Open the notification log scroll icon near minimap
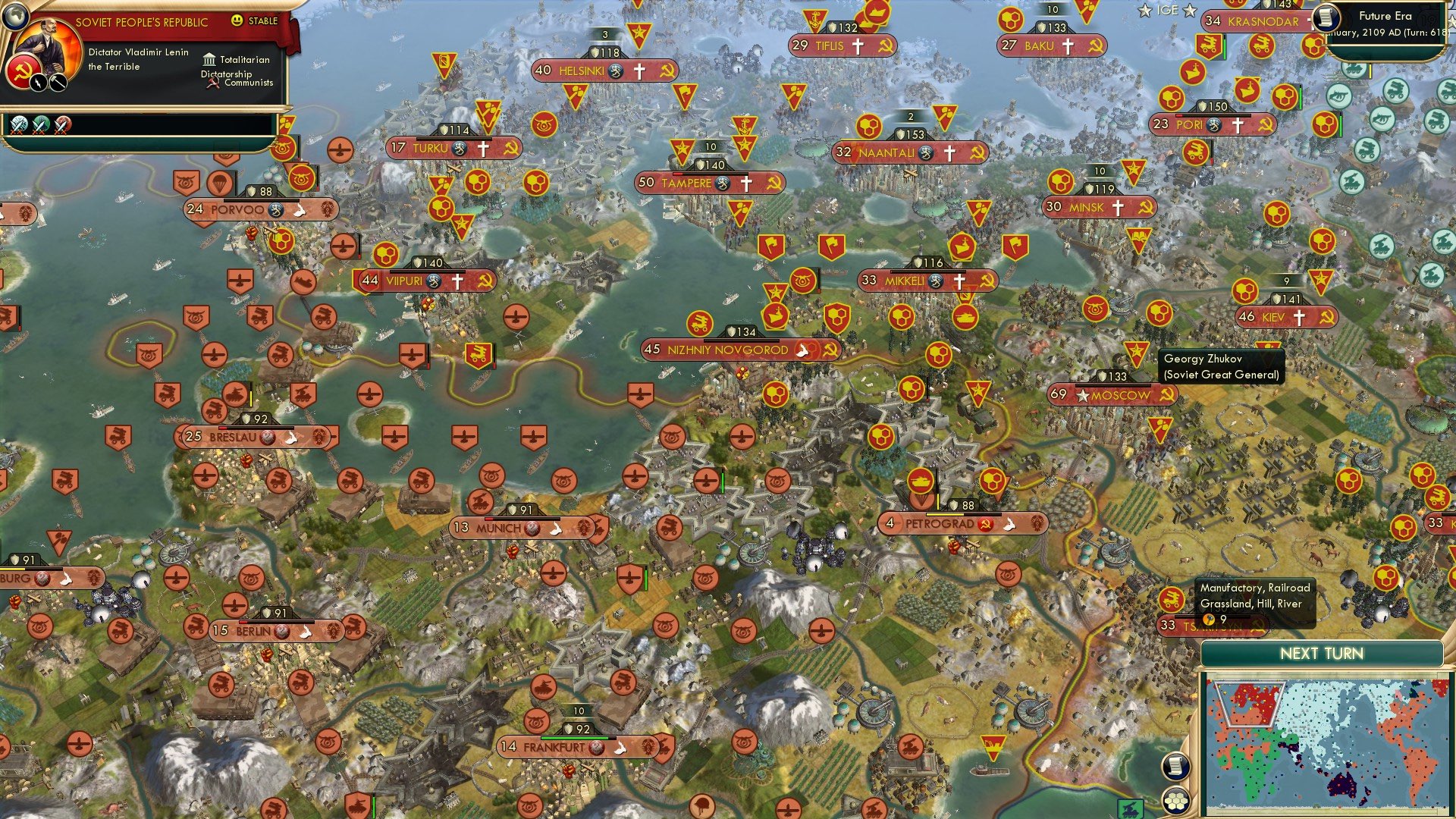 (1176, 766)
